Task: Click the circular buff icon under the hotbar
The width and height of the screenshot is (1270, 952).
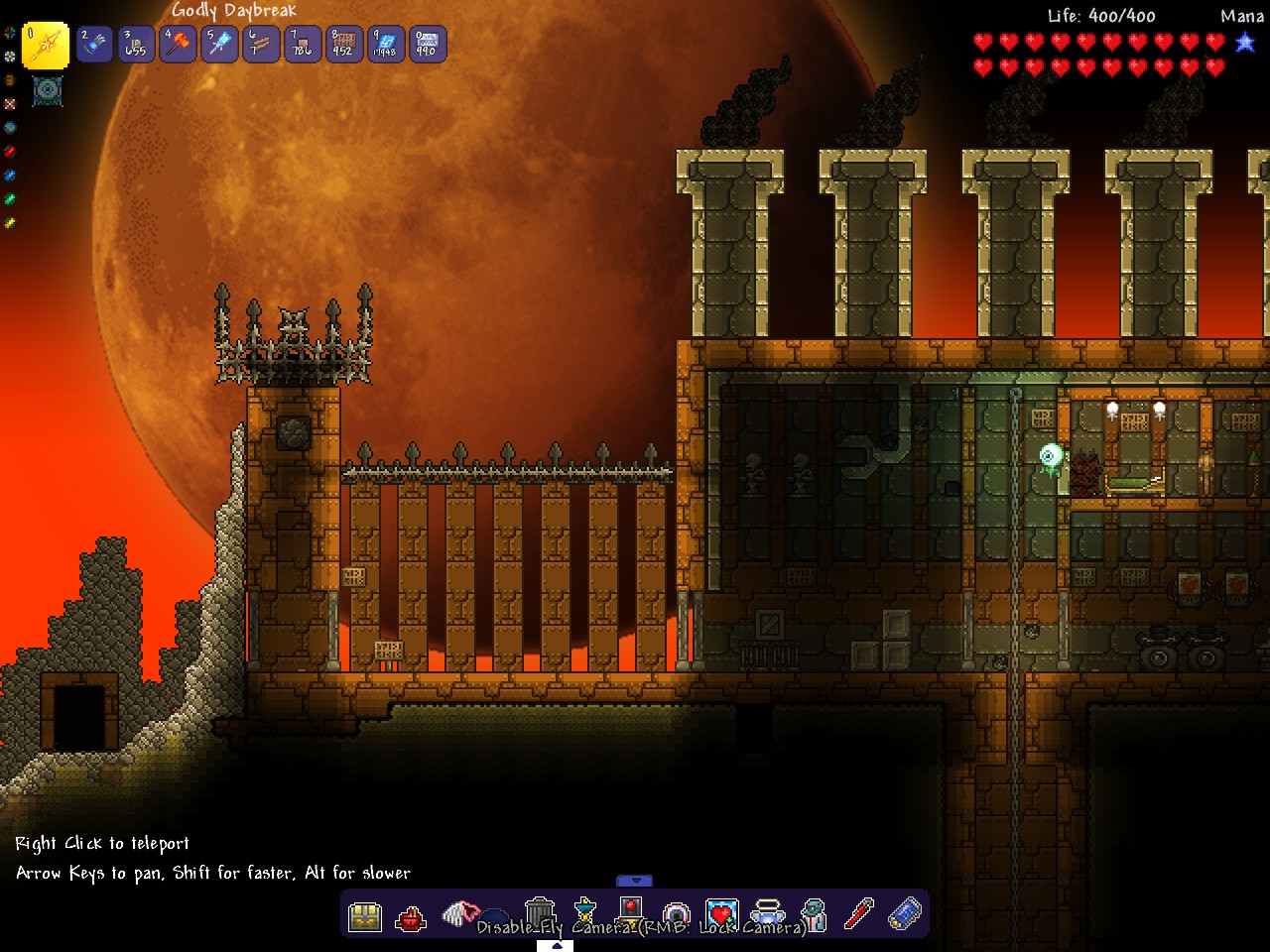Action: (48, 91)
